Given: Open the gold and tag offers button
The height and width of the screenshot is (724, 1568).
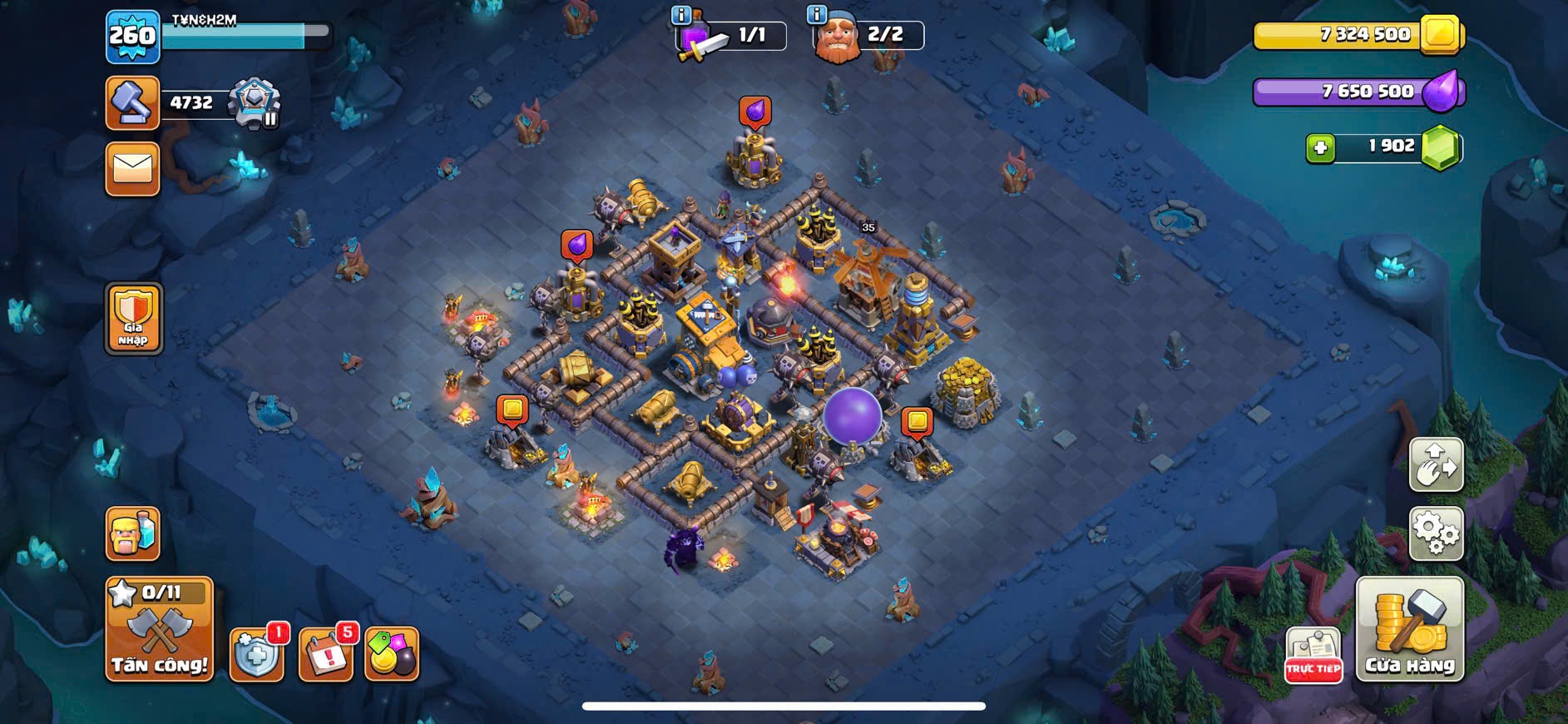Looking at the screenshot, I should pos(392,653).
